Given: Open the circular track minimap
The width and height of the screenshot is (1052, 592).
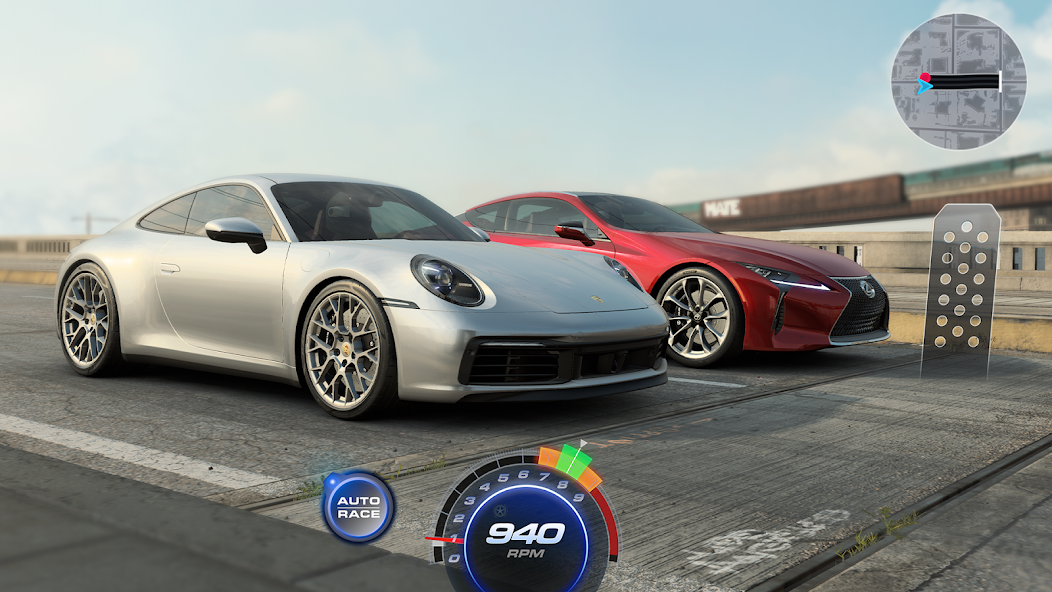Looking at the screenshot, I should (x=958, y=82).
